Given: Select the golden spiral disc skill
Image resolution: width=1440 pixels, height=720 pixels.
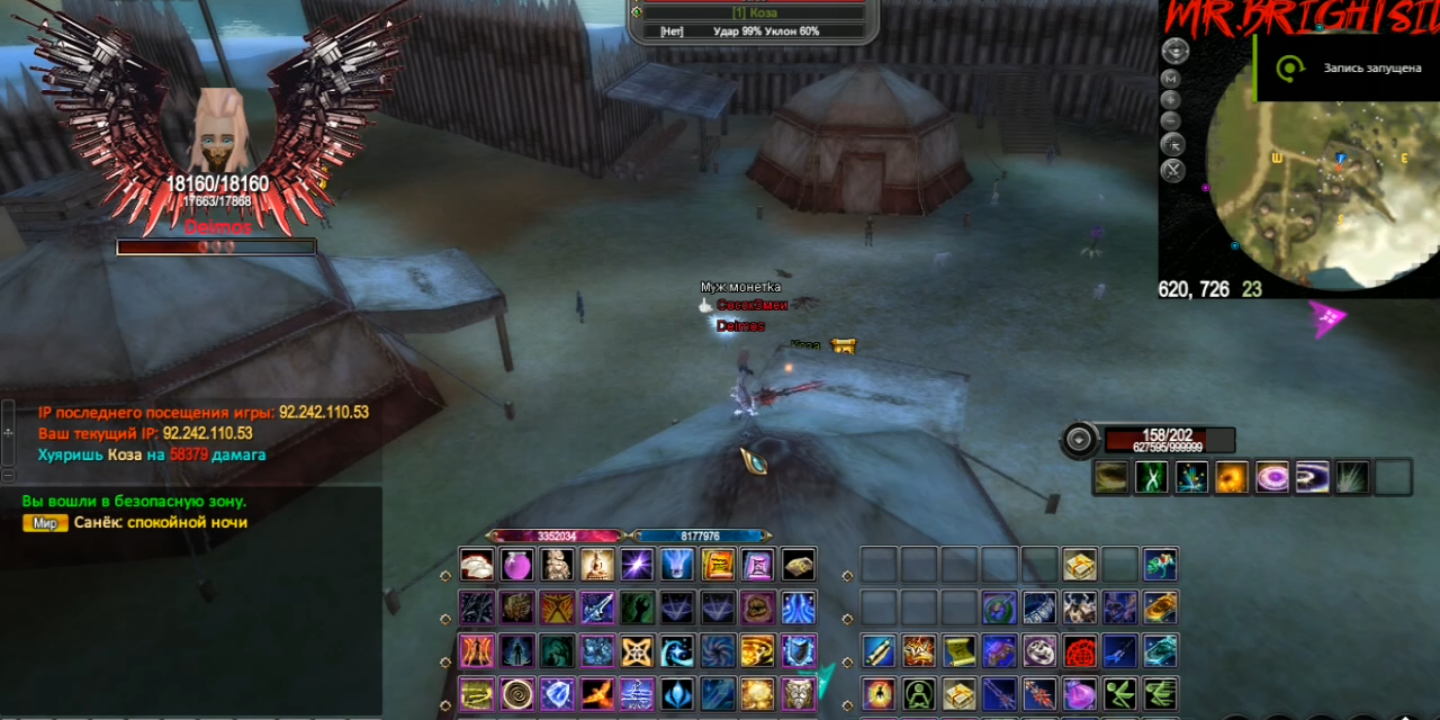Looking at the screenshot, I should [517, 693].
